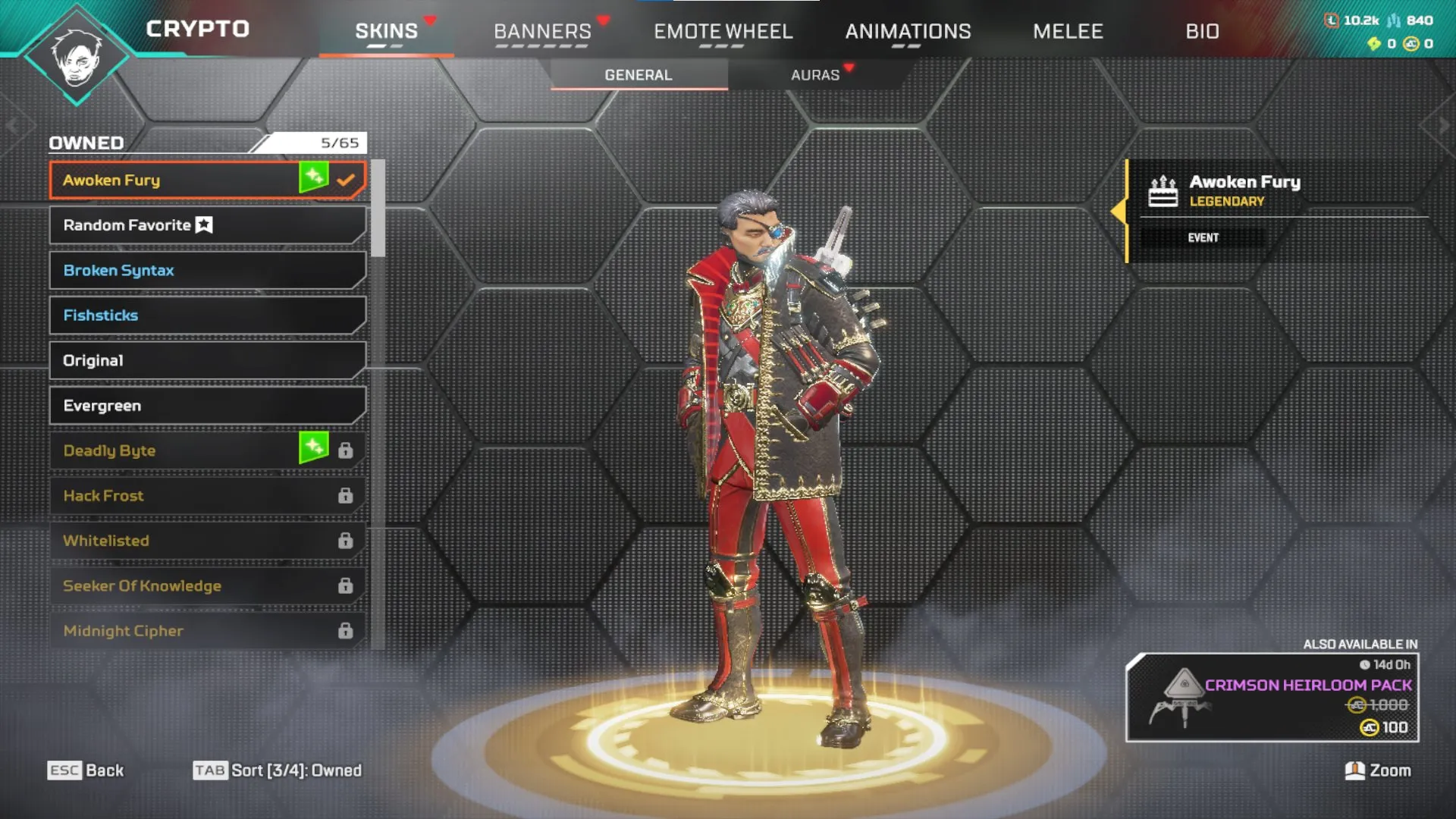
Task: Select the Fishsticks skin entry
Action: (205, 315)
